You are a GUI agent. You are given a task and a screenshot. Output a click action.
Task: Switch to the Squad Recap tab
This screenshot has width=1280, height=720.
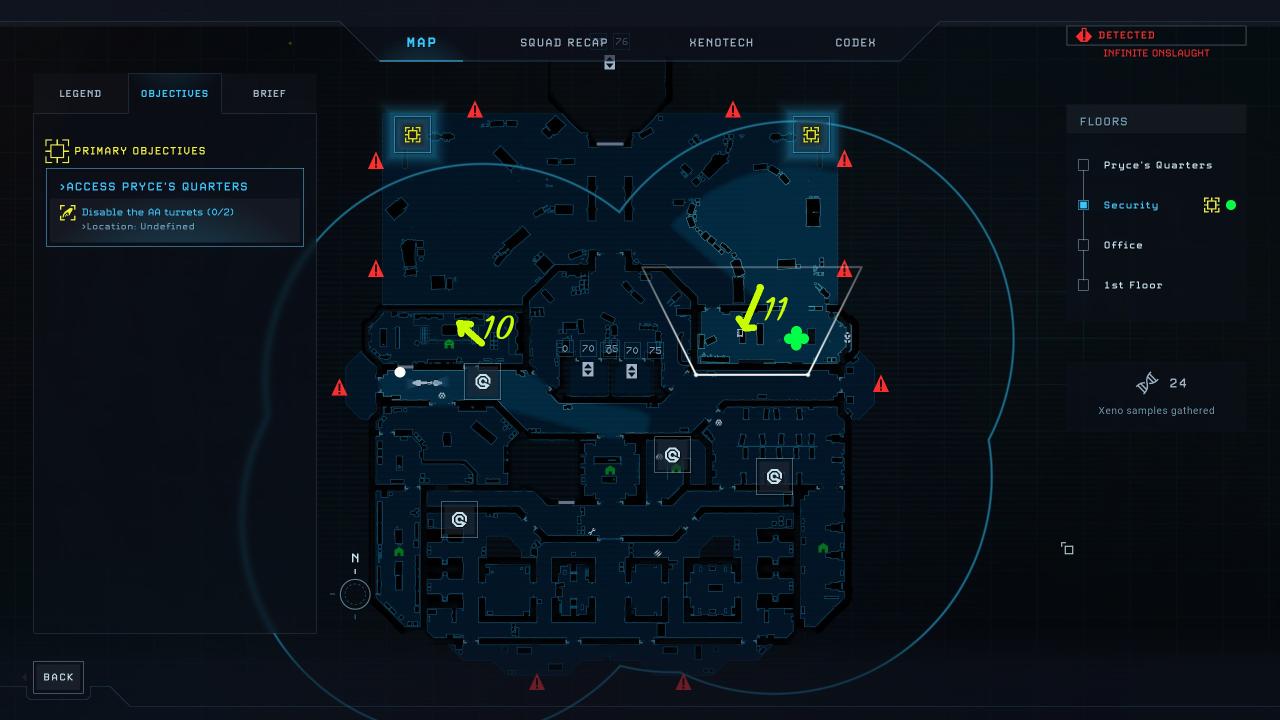(563, 43)
